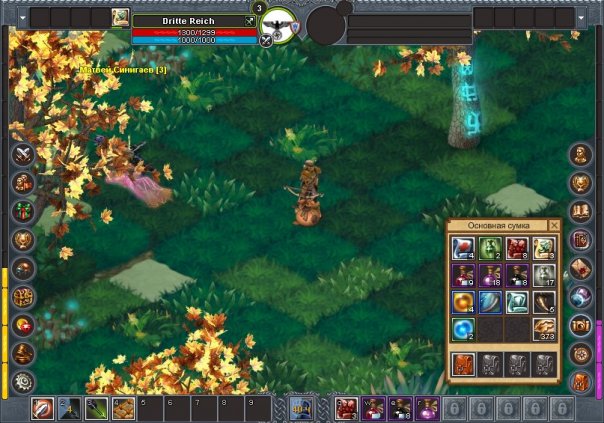The width and height of the screenshot is (604, 423).
Task: Select the blue feather item slot
Action: 491,302
